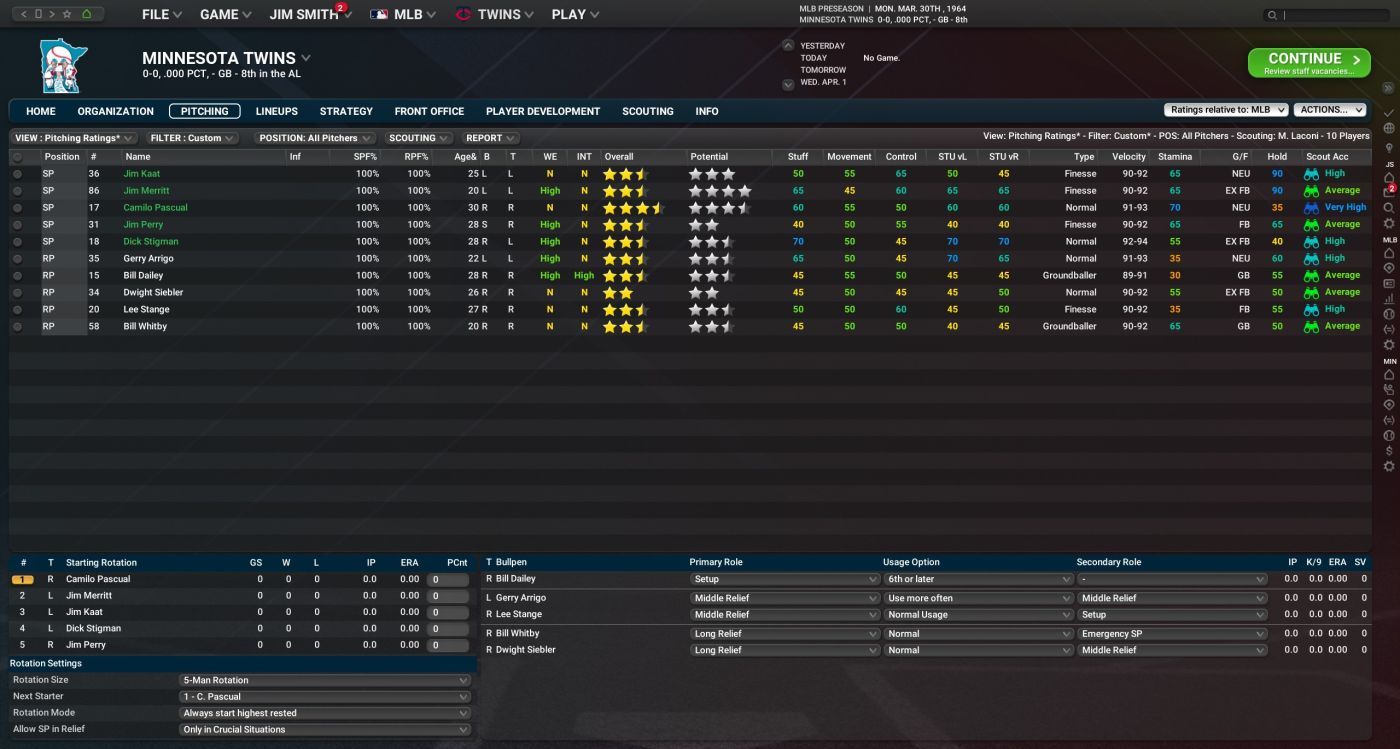Select the radio button beside Bill Dailey
Viewport: 1400px width, 749px height.
[16, 275]
